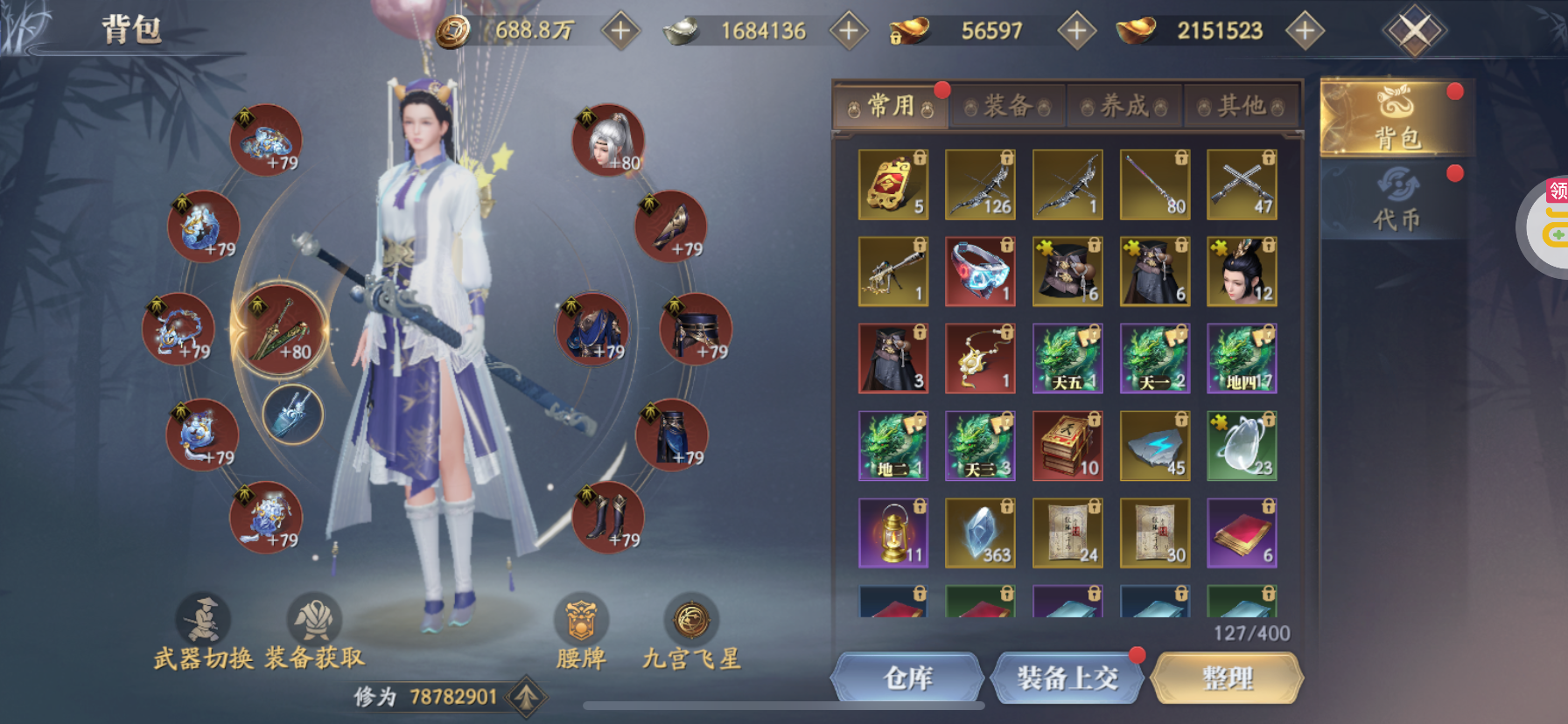This screenshot has height=724, width=1568.
Task: Select the red lantern item slot
Action: 892,533
